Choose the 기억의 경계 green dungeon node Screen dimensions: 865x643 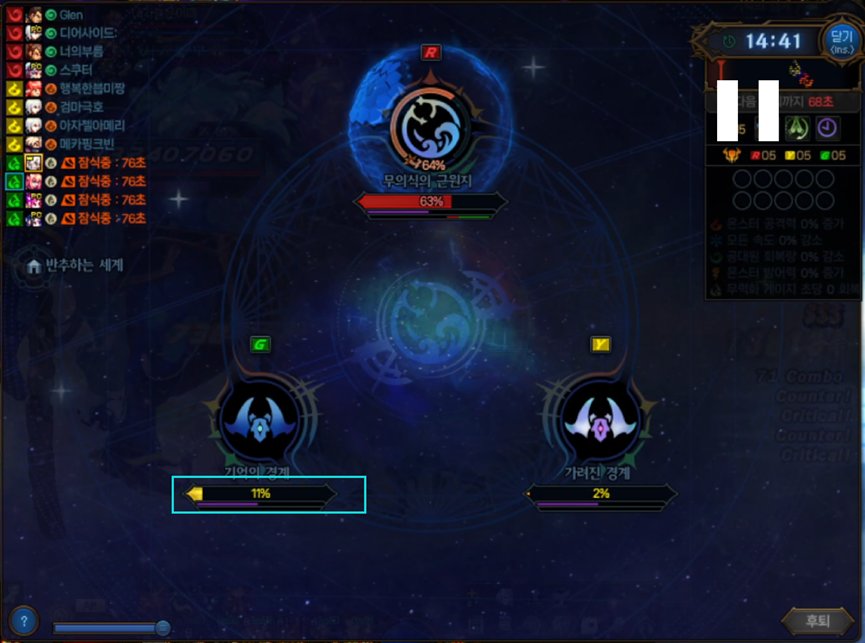coord(259,422)
